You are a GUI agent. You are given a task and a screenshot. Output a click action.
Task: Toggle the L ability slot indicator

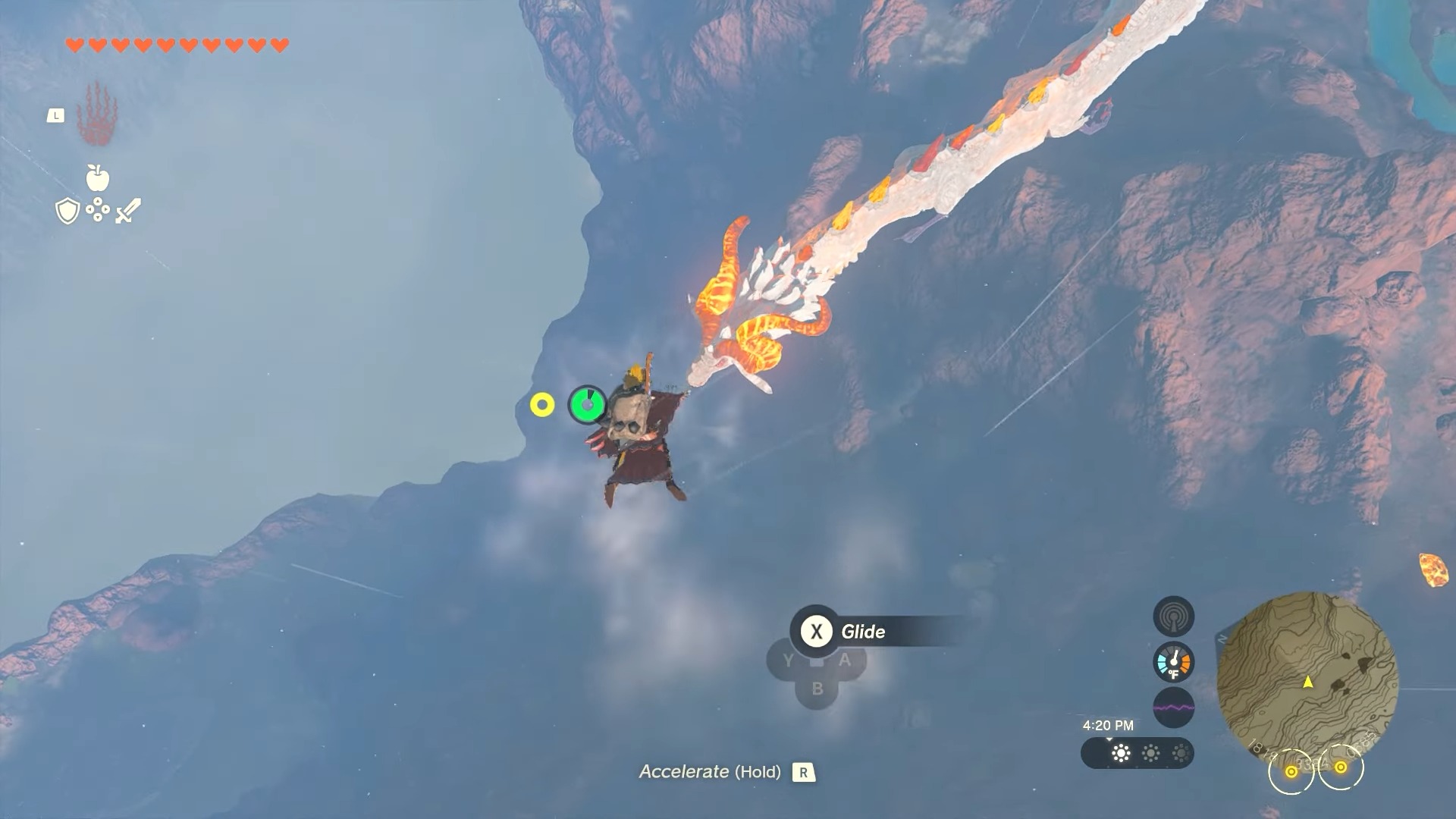click(56, 115)
